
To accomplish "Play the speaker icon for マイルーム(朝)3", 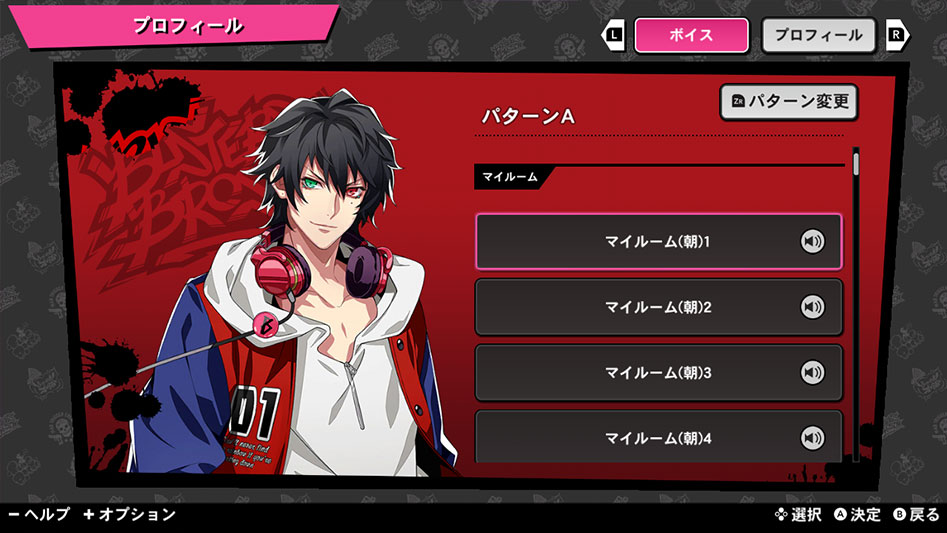I will click(812, 373).
